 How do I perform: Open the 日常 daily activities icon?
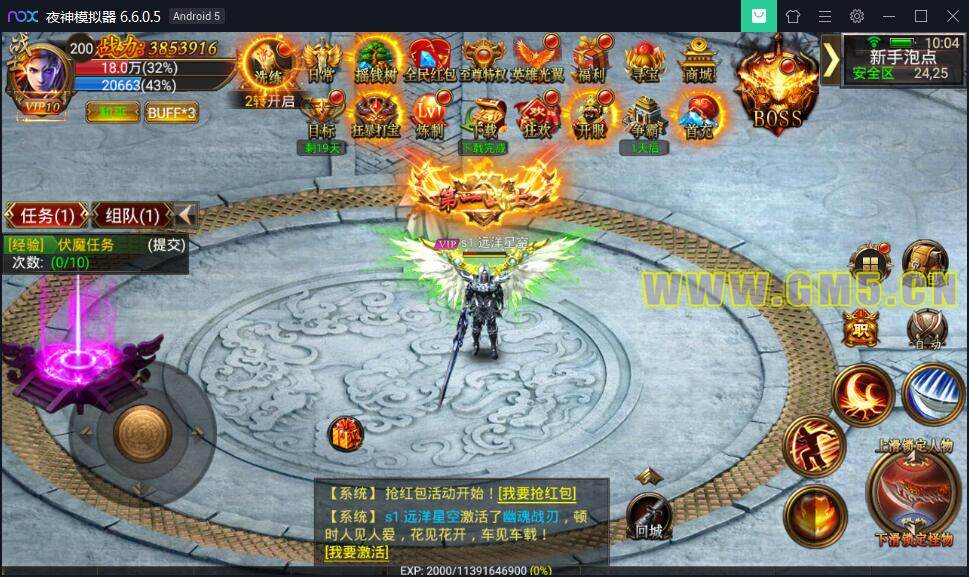[322, 59]
